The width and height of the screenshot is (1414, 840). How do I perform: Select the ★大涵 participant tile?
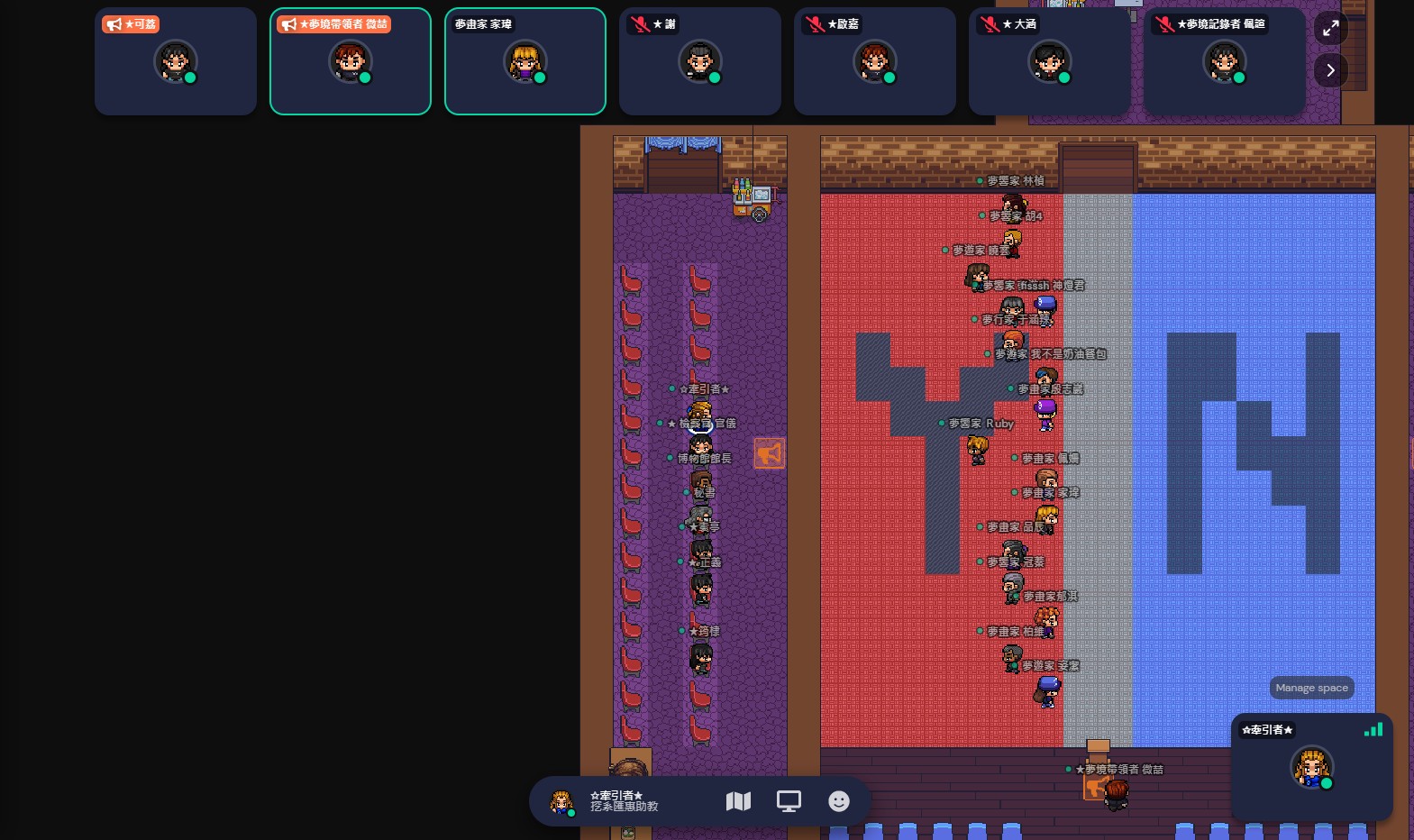coord(1050,61)
